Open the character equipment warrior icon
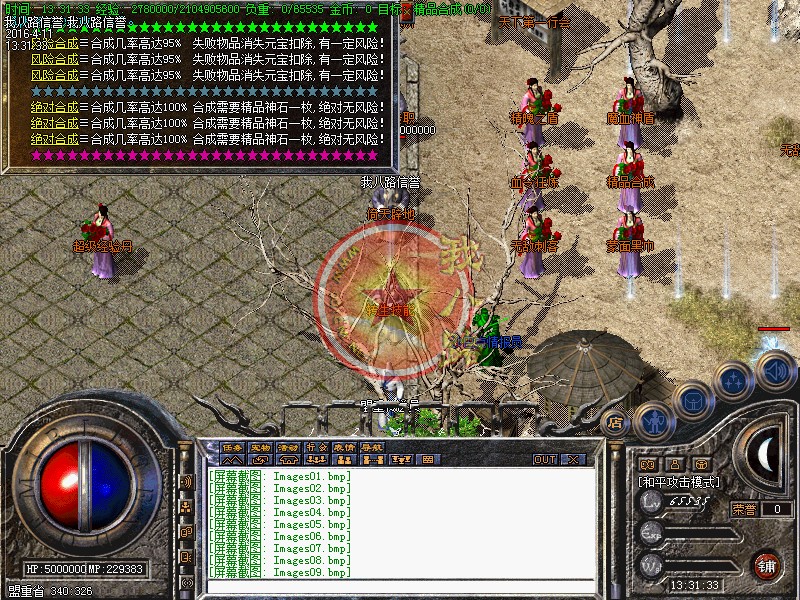This screenshot has height=600, width=800. pos(652,420)
